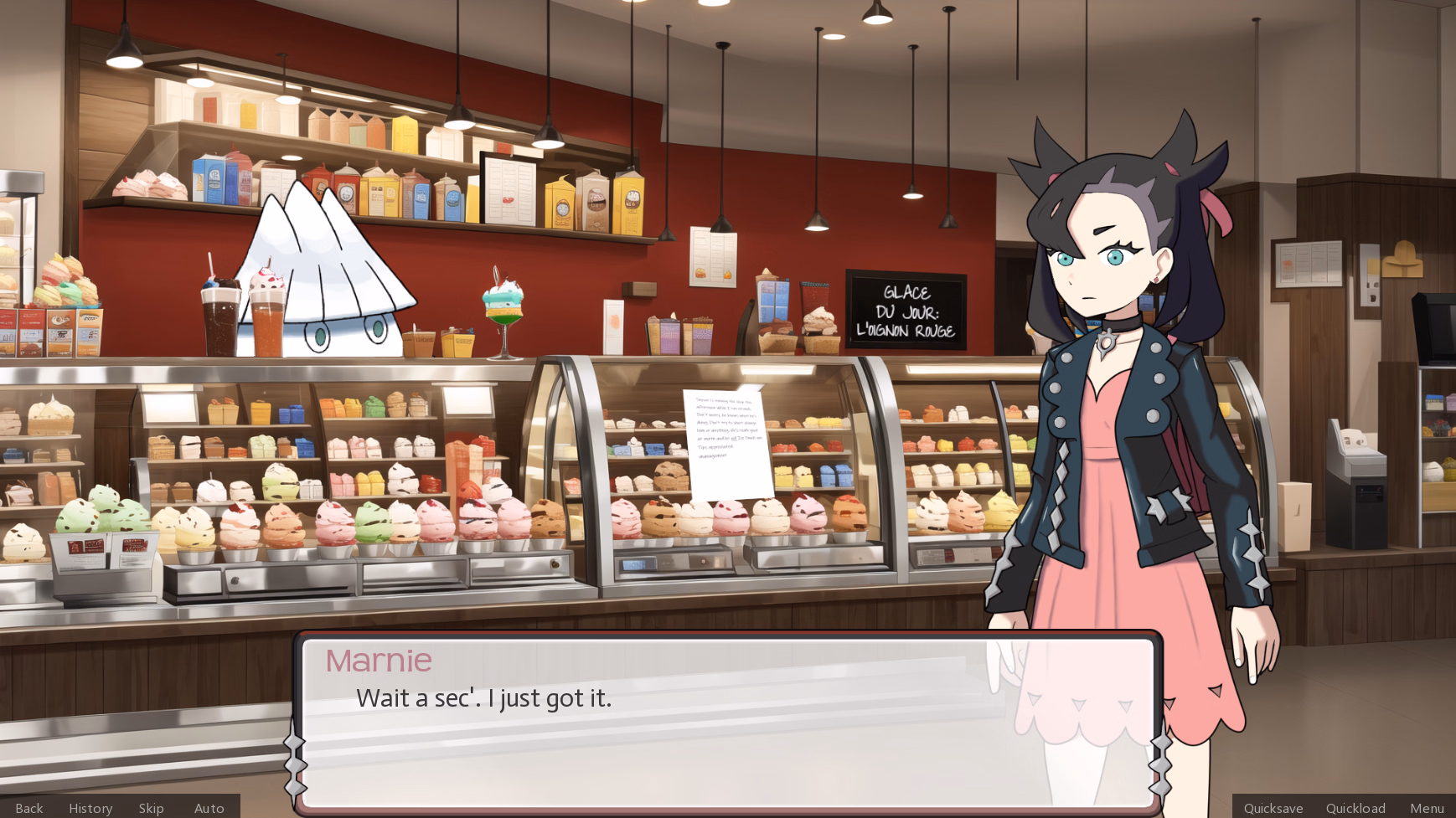The height and width of the screenshot is (818, 1456).
Task: Quickload the last quicksave
Action: [x=1355, y=808]
